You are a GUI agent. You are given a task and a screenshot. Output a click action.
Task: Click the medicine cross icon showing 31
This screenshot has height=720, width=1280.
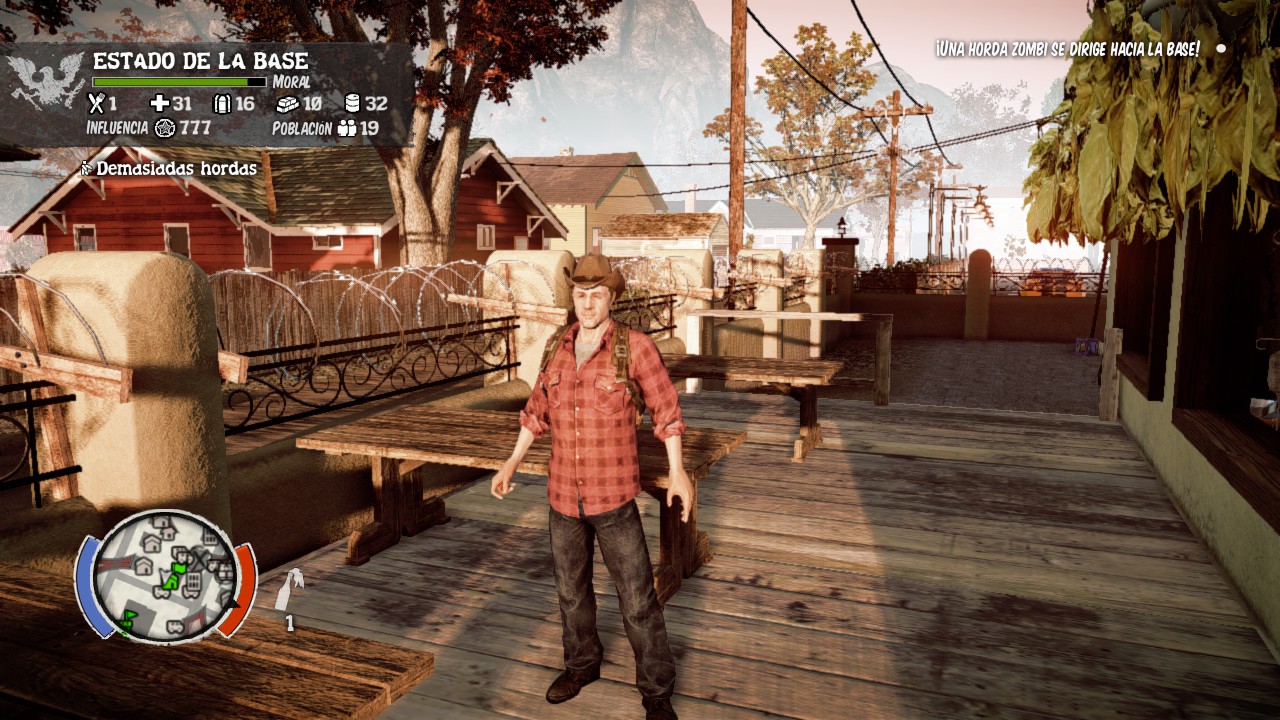click(x=160, y=103)
